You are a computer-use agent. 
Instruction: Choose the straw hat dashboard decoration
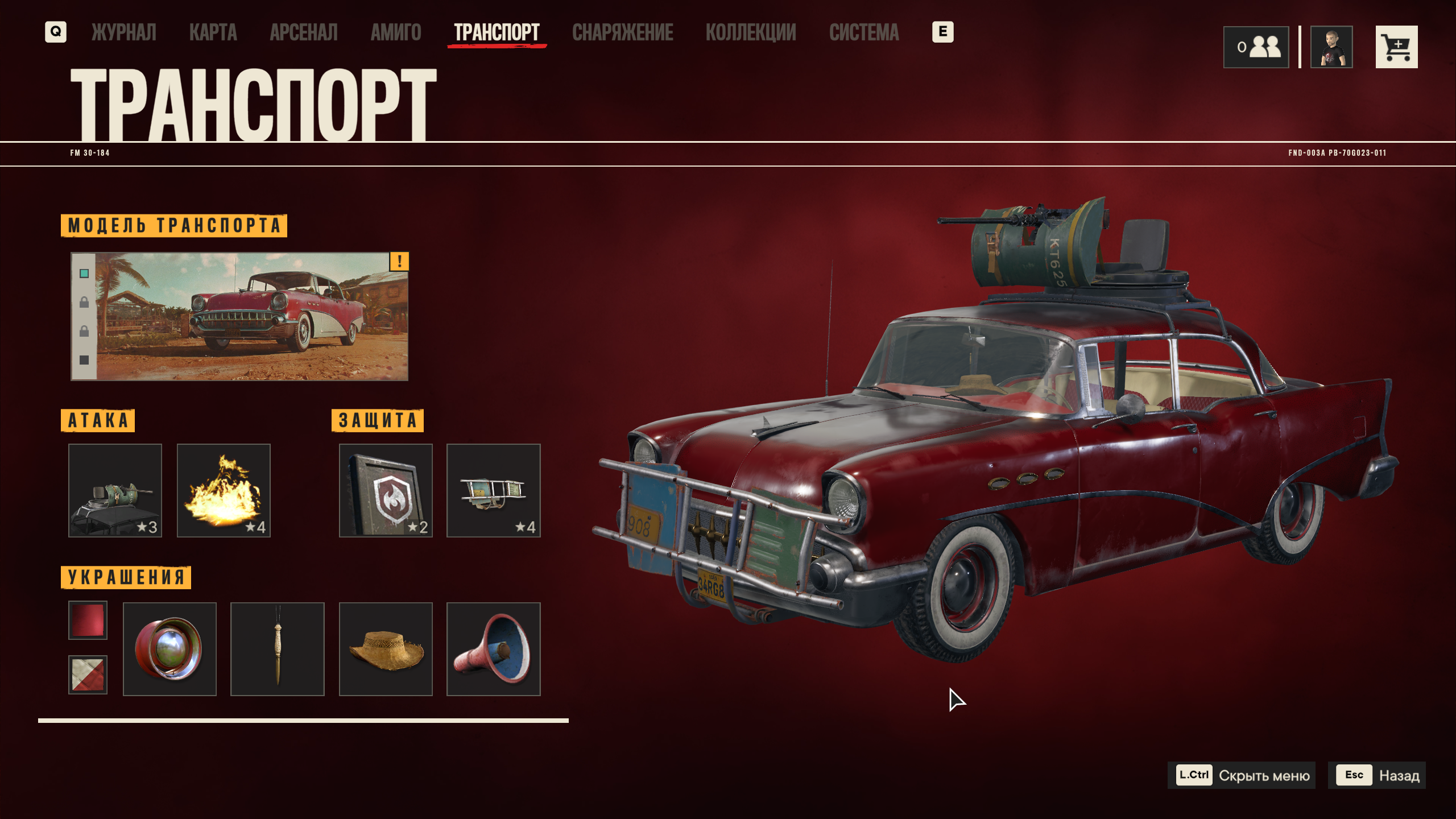[386, 649]
